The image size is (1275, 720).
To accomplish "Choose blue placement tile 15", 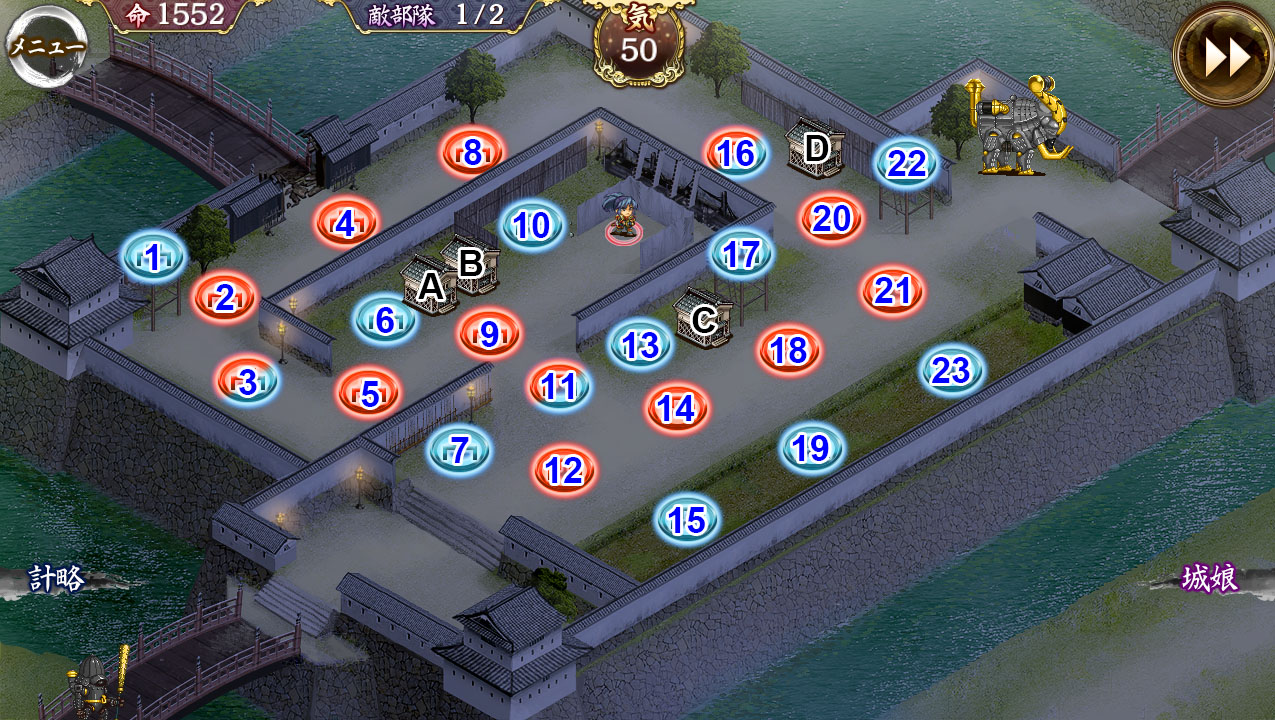I will click(687, 520).
